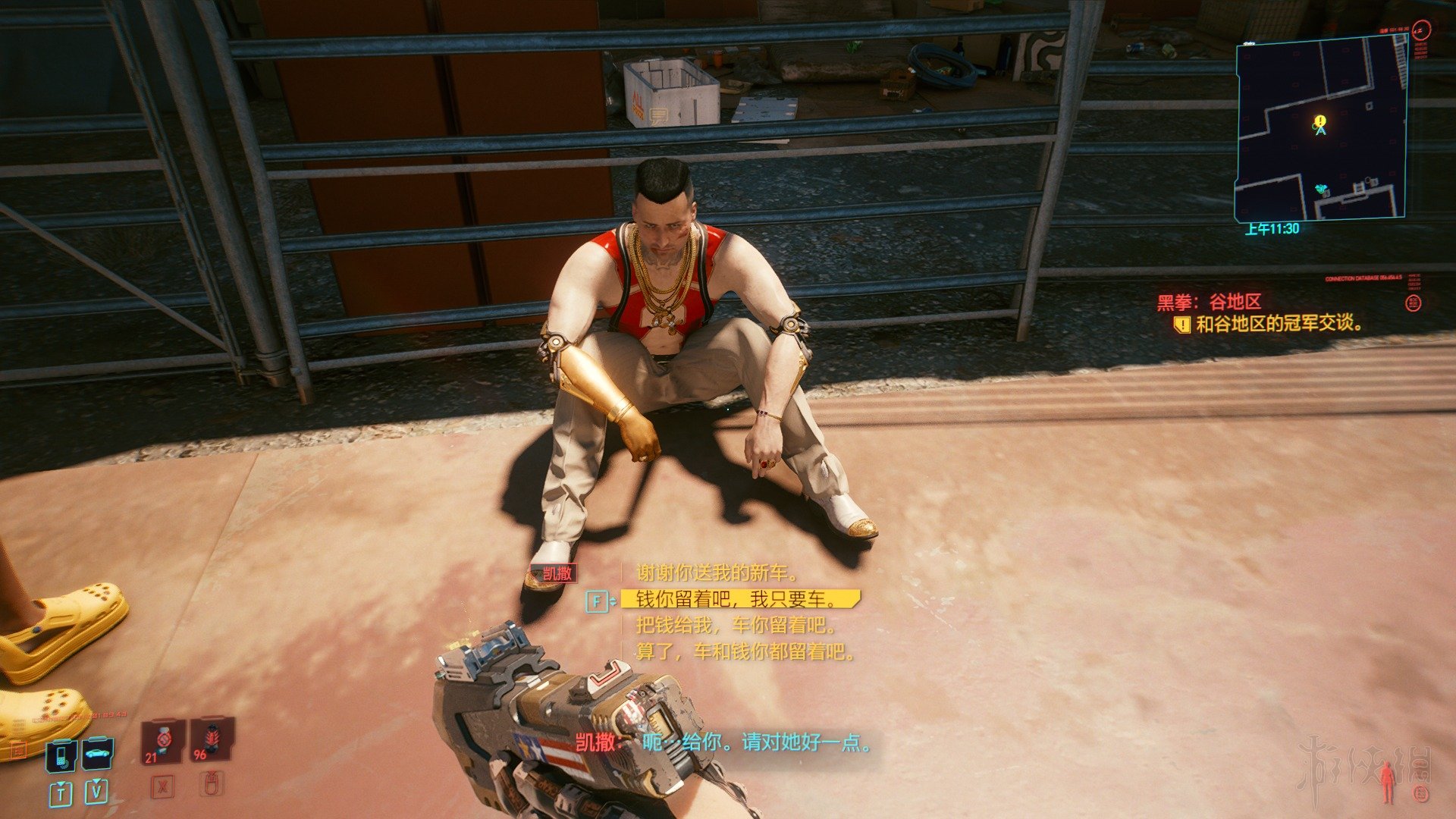Pick the option "把钱给我，车你留着吧。"
This screenshot has width=1456, height=819.
click(x=736, y=626)
